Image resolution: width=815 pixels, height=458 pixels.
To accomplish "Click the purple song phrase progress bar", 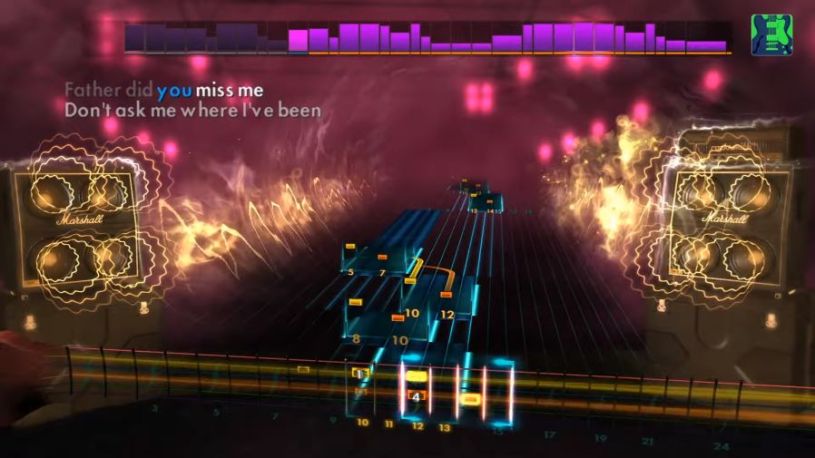I will pos(428,38).
